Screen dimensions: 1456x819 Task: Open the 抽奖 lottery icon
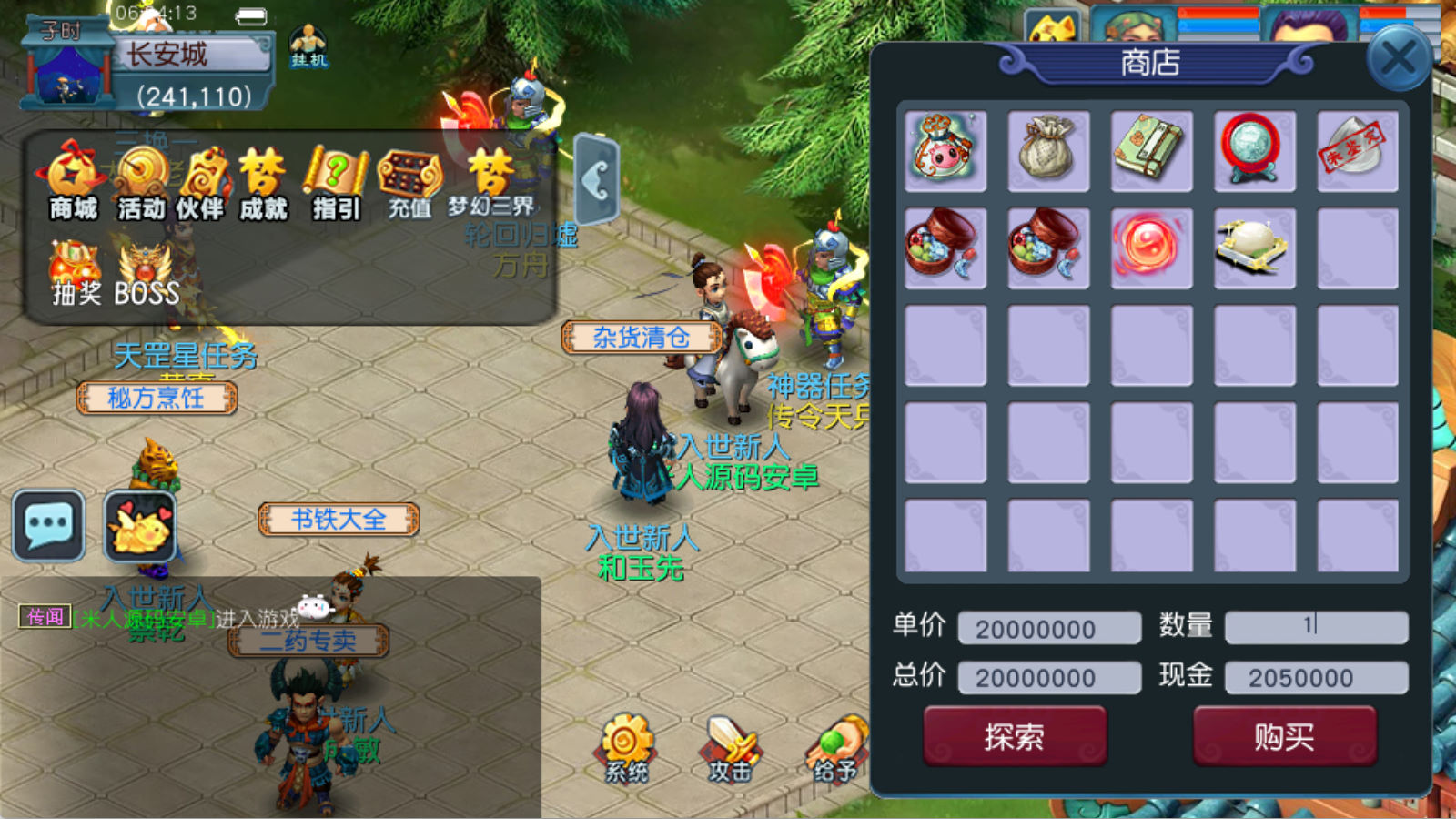coord(76,273)
